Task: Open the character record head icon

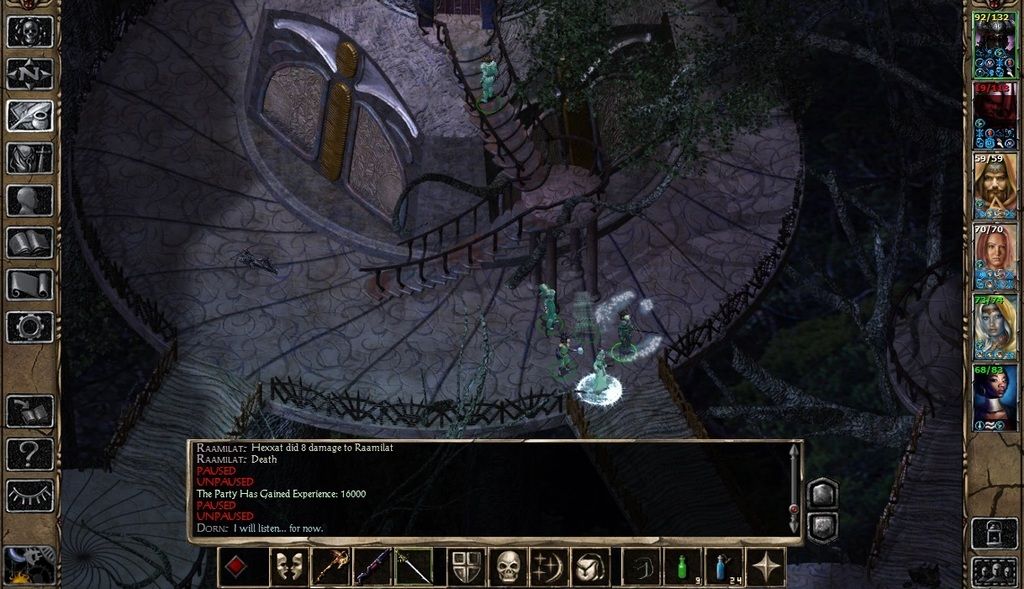Action: (30, 200)
